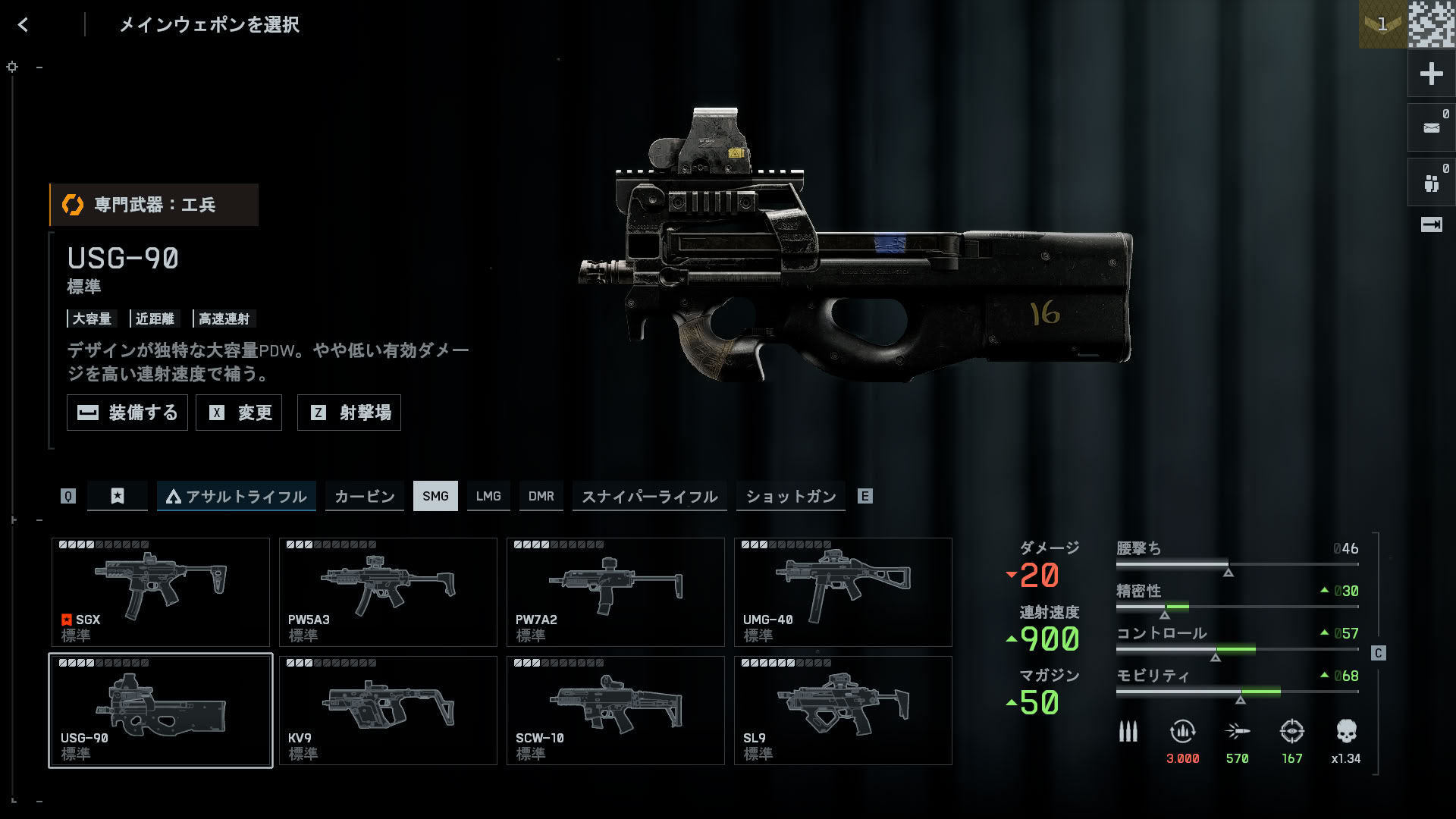Switch to スナイパーライフル tab
Screen dimensions: 1456x819
point(649,496)
